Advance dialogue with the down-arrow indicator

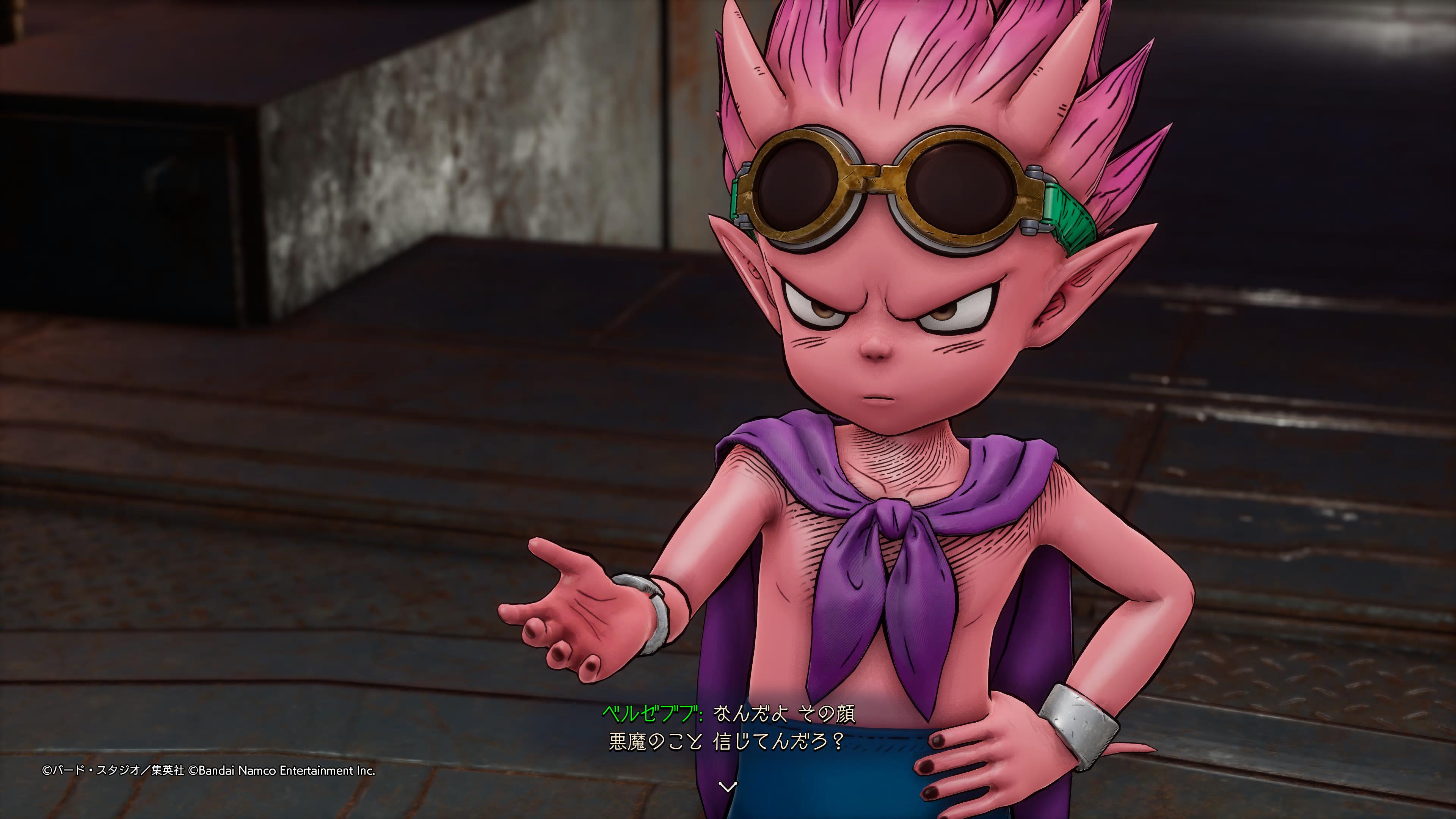pyautogui.click(x=728, y=786)
